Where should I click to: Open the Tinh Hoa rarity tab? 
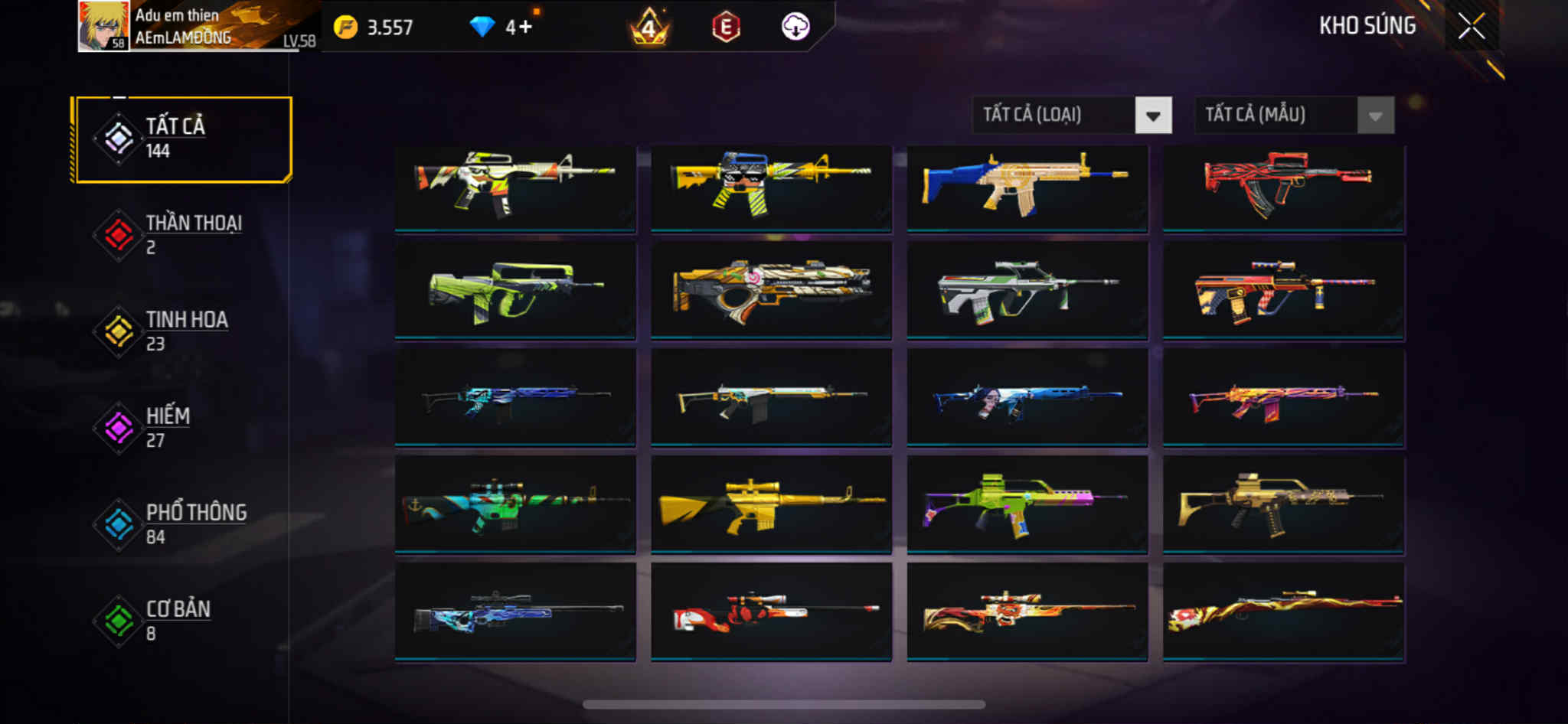coord(182,331)
